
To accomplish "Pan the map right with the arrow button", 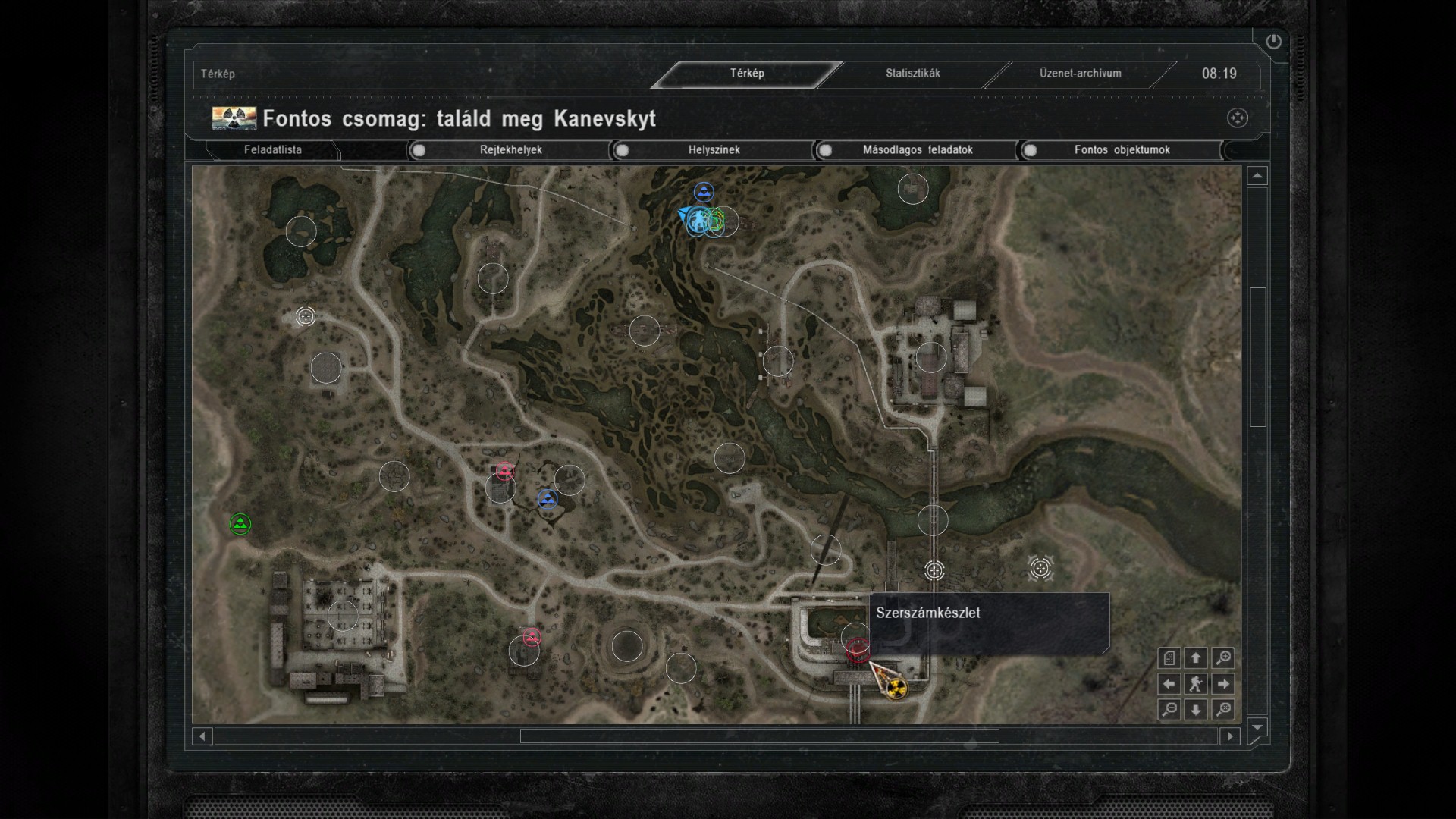I will click(1222, 684).
